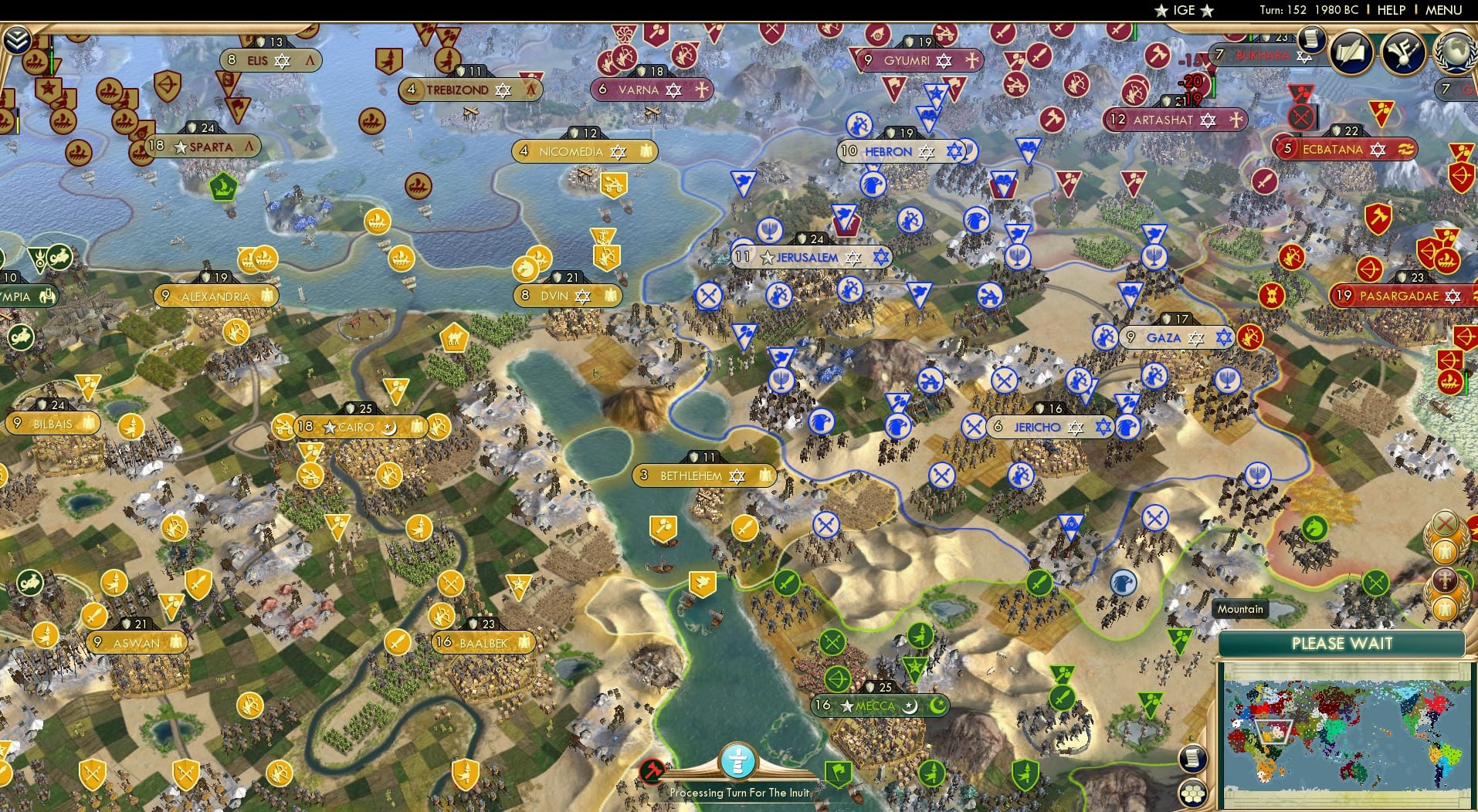Click the crescent religion icon on Mecca's banner
Image resolution: width=1478 pixels, height=812 pixels.
coord(911,706)
